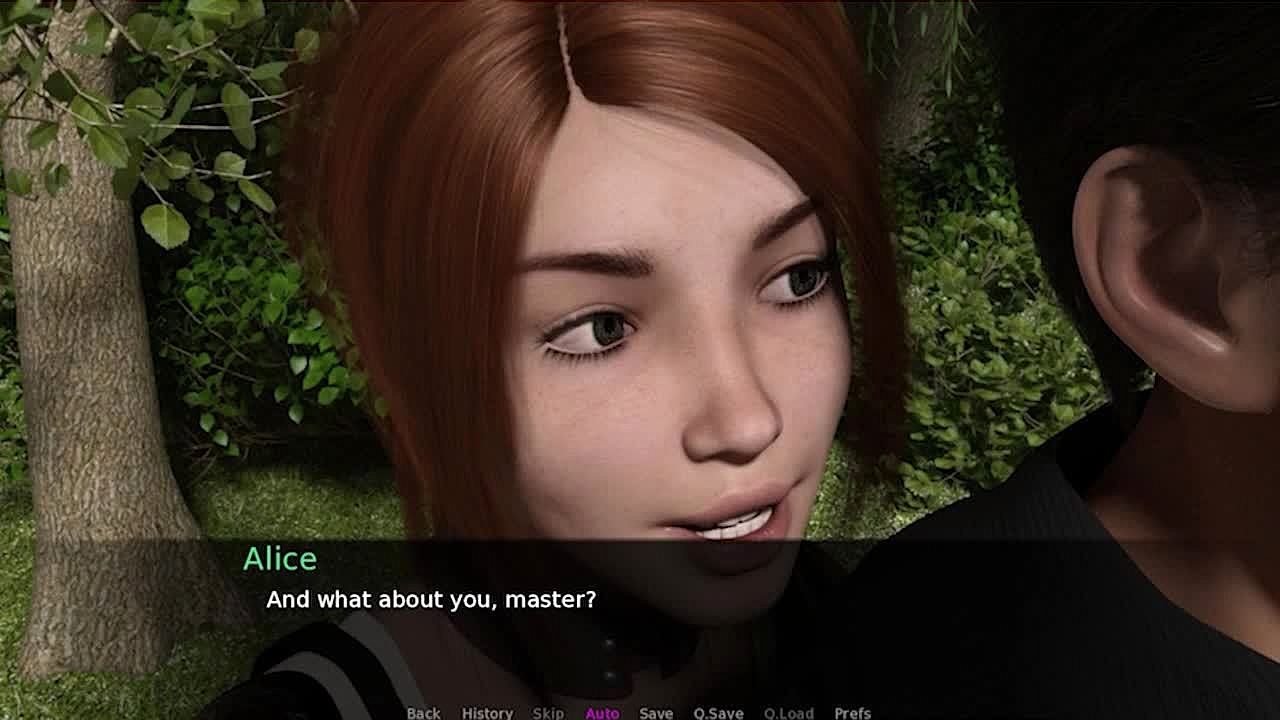1280x720 pixels.
Task: Toggle Auto dialogue advance
Action: pos(602,712)
